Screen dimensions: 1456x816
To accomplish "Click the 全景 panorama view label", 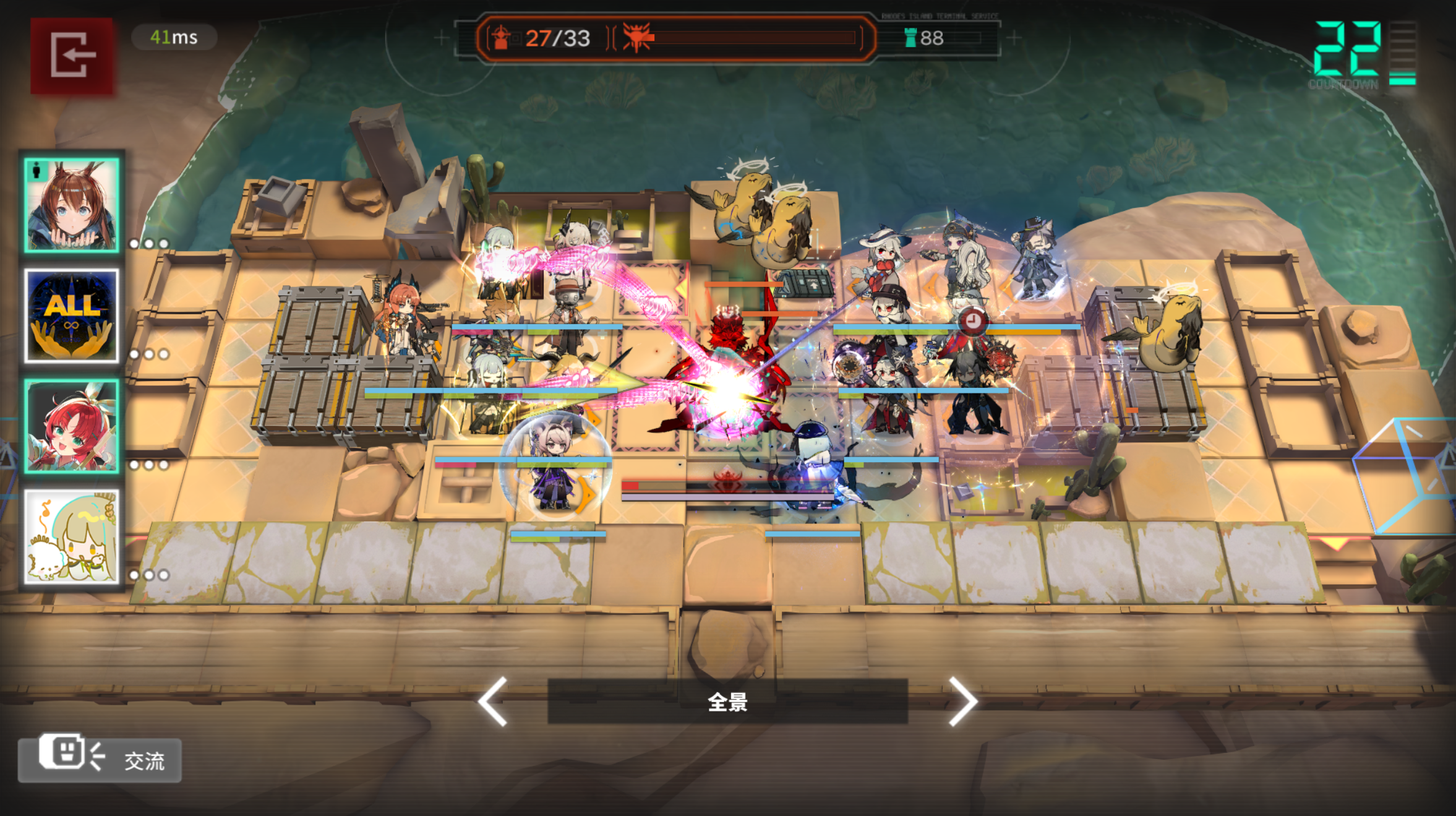I will [x=727, y=702].
